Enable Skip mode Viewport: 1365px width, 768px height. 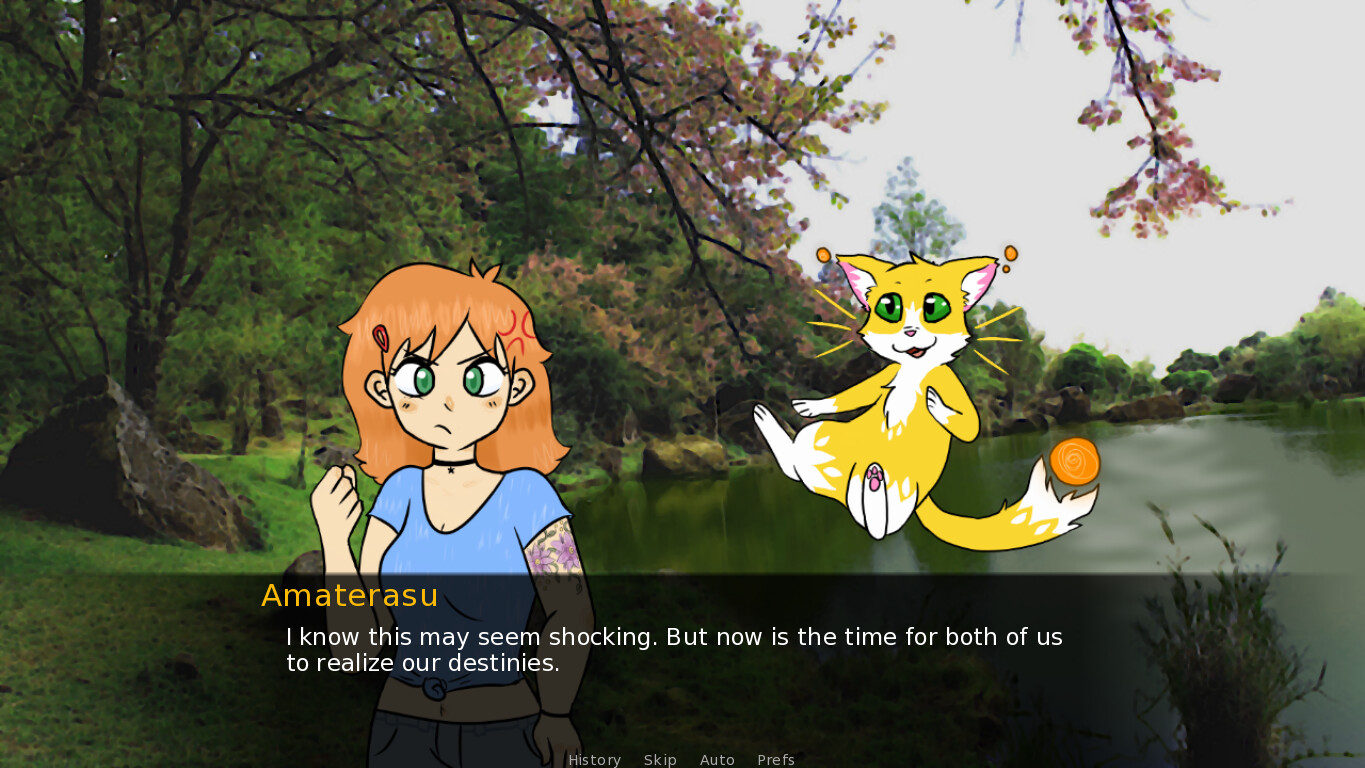[x=660, y=760]
